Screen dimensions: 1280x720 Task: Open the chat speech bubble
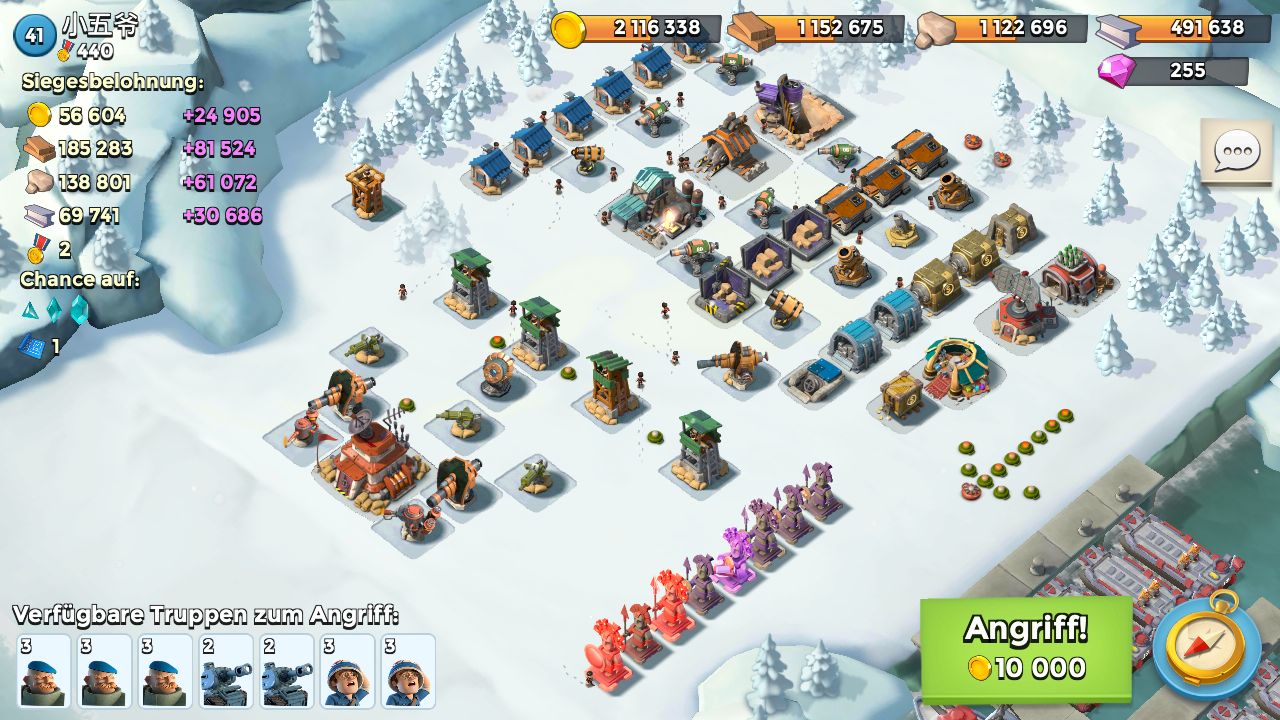[1236, 152]
